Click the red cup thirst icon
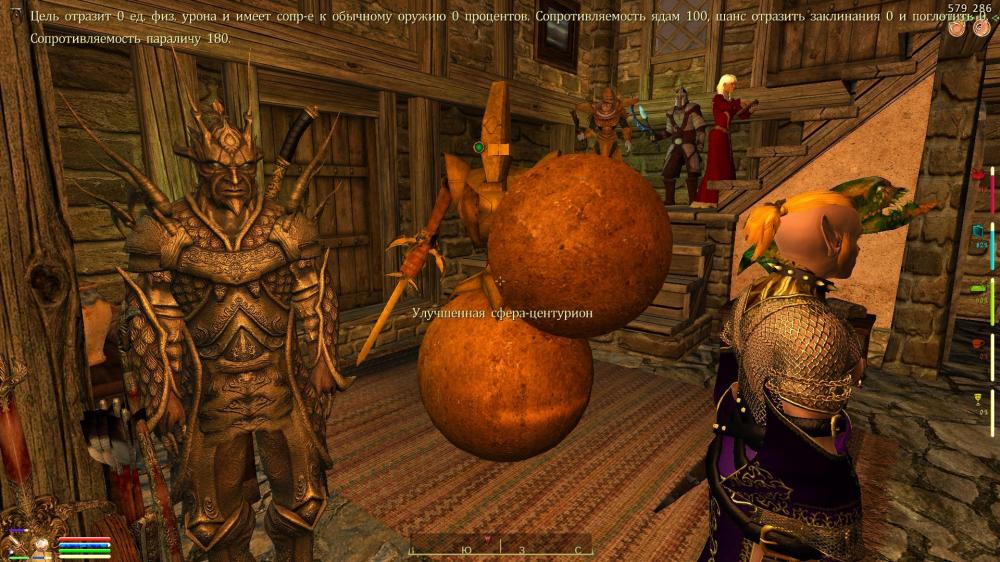 tap(978, 344)
